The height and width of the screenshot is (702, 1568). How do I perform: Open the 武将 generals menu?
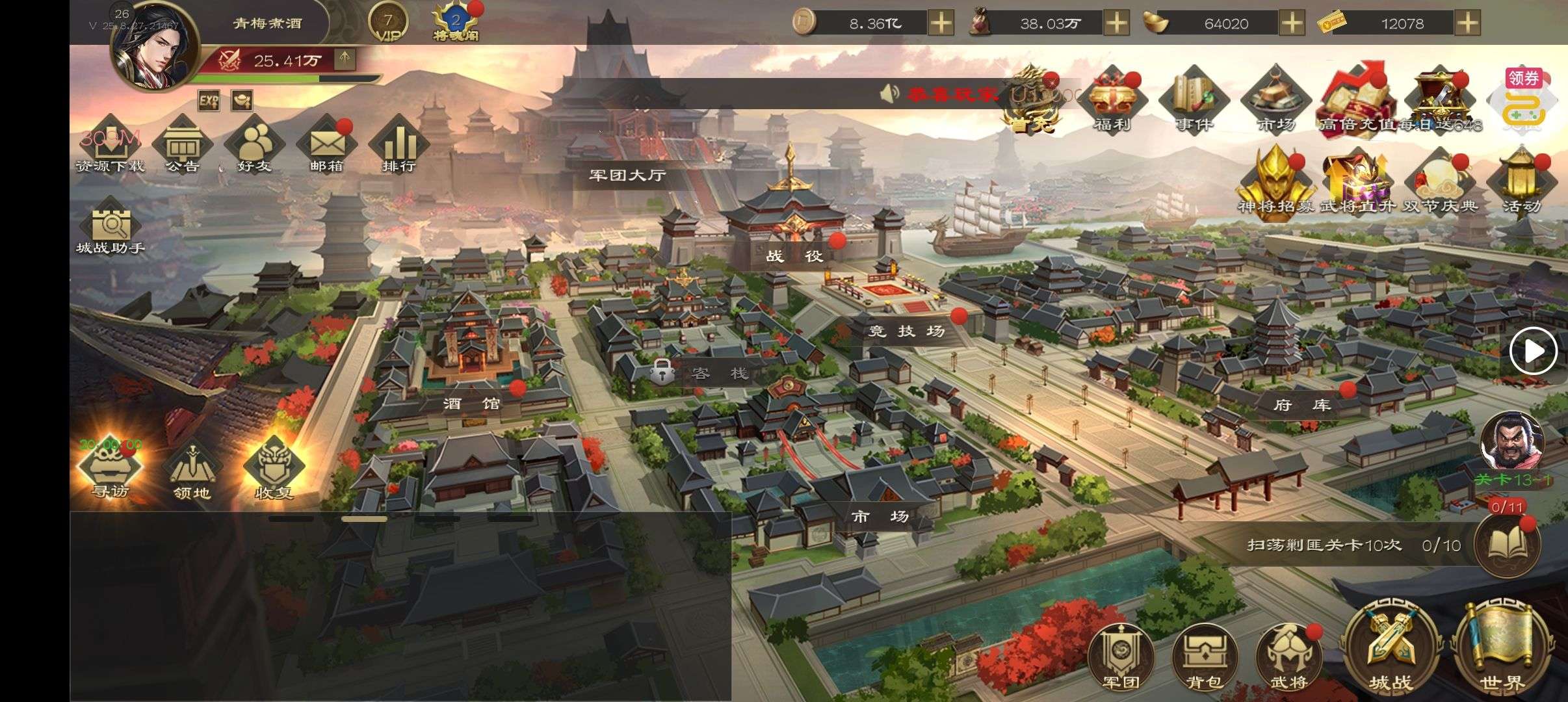(1288, 658)
